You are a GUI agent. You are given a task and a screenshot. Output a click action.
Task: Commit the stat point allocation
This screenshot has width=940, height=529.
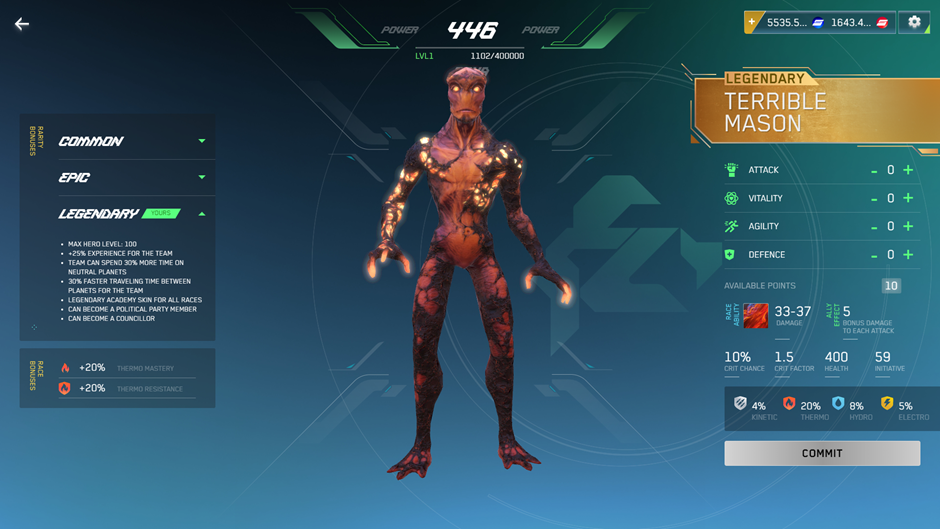pyautogui.click(x=822, y=453)
